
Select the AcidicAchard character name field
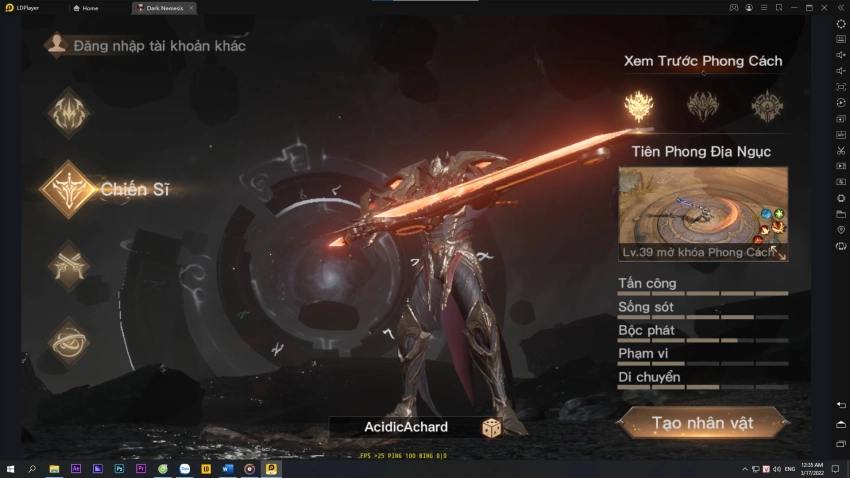[x=406, y=427]
